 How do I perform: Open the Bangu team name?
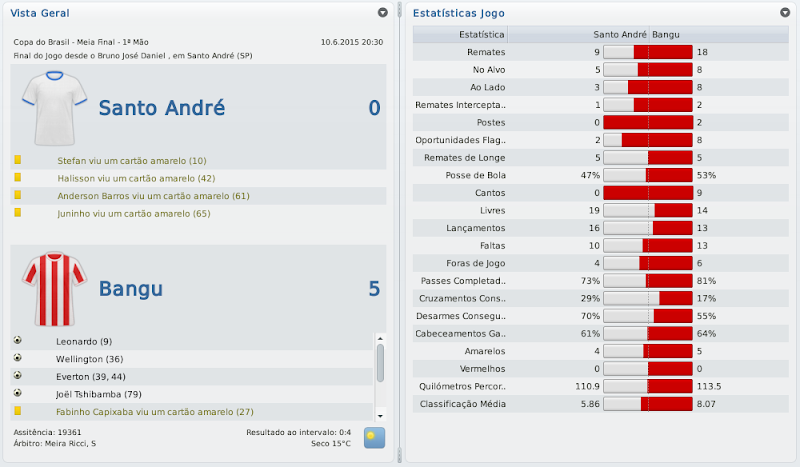tap(131, 290)
